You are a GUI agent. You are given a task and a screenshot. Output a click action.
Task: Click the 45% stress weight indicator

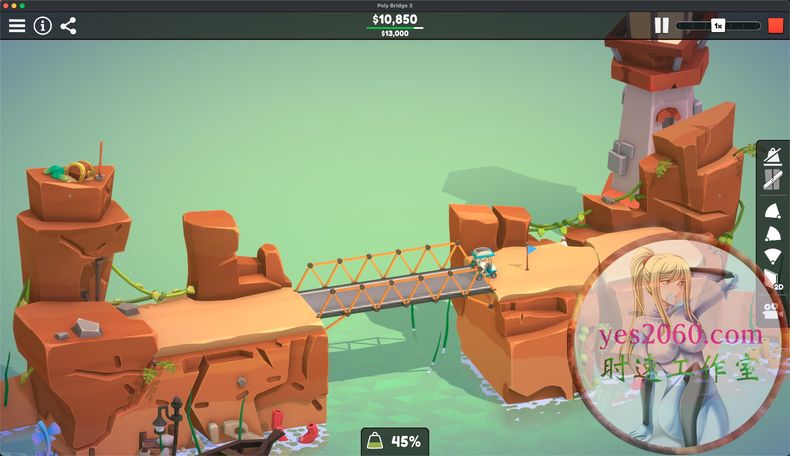pyautogui.click(x=395, y=441)
